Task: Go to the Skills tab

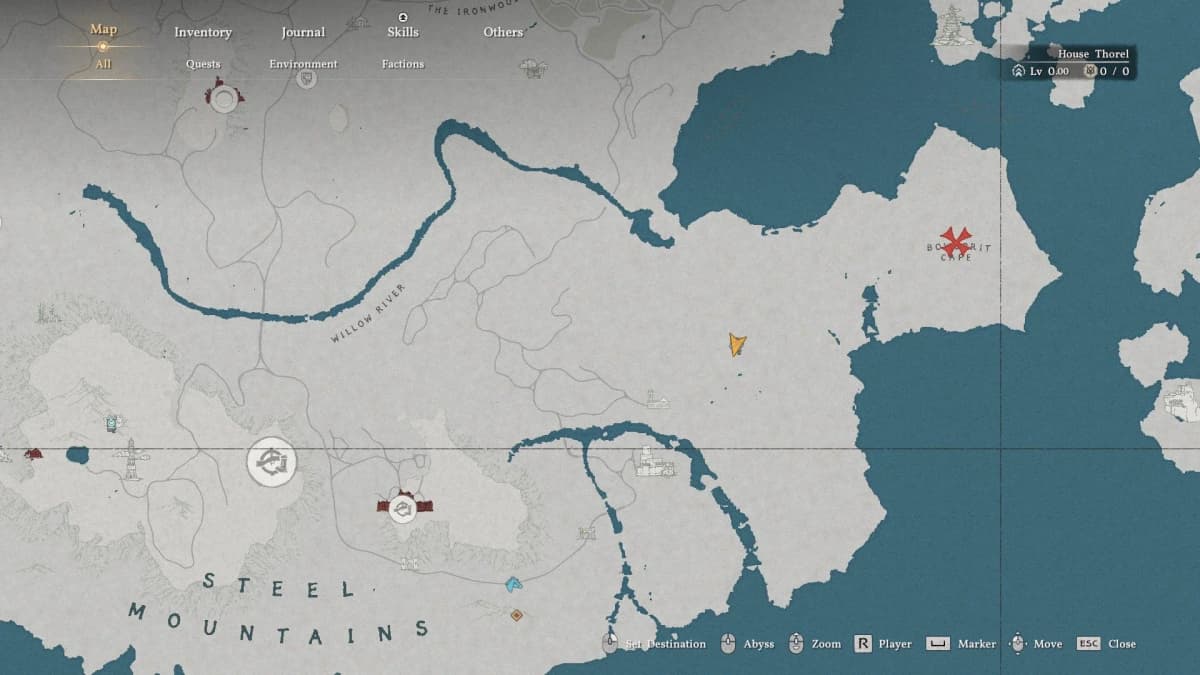Action: click(402, 32)
